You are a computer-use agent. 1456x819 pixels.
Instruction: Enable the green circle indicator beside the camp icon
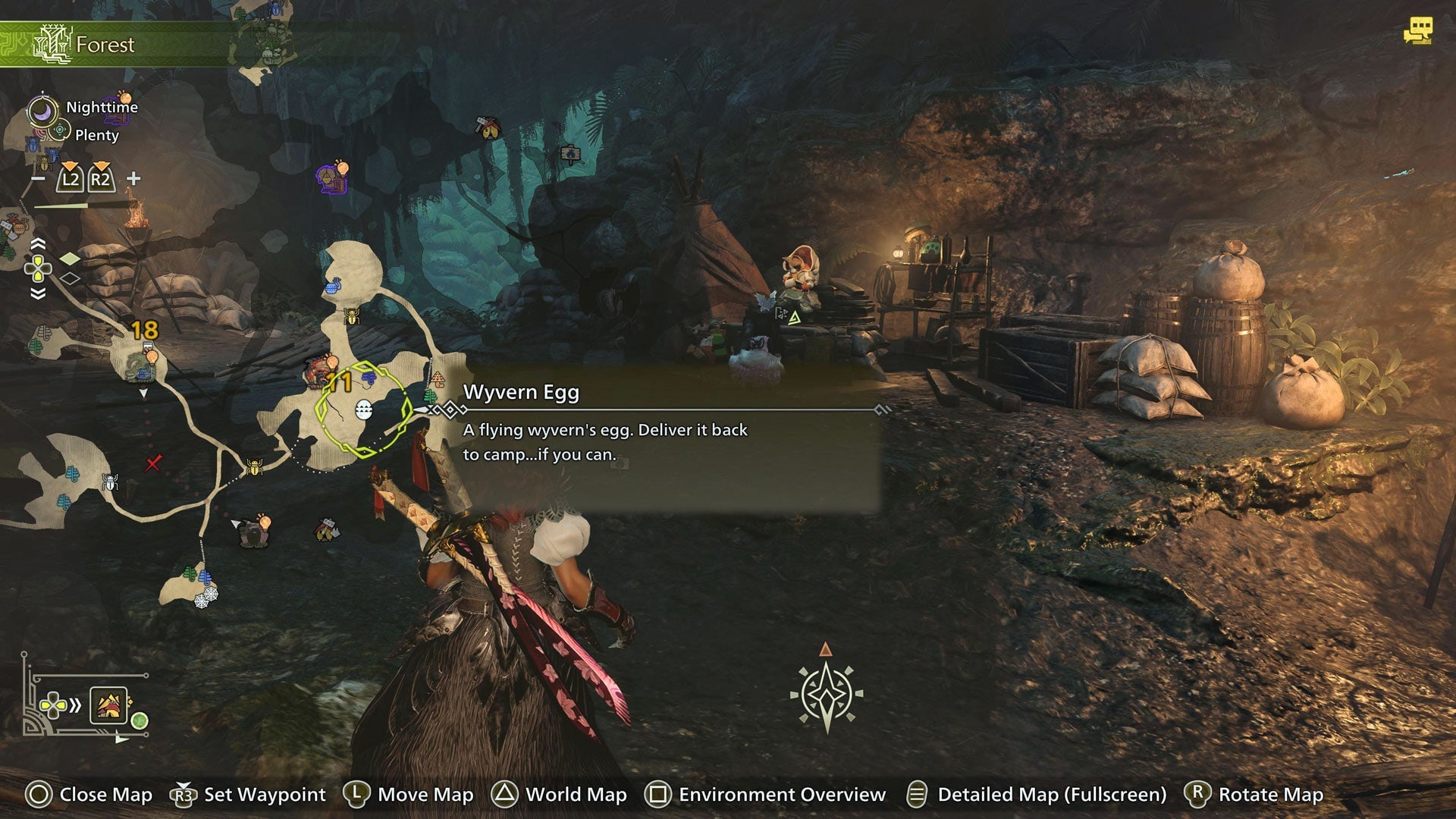(x=140, y=720)
